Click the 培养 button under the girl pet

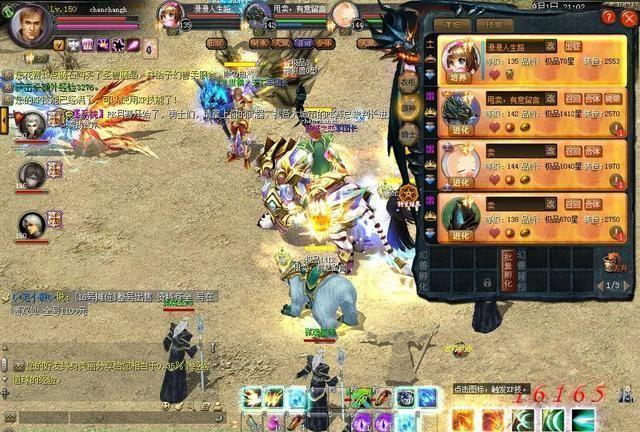click(x=455, y=76)
